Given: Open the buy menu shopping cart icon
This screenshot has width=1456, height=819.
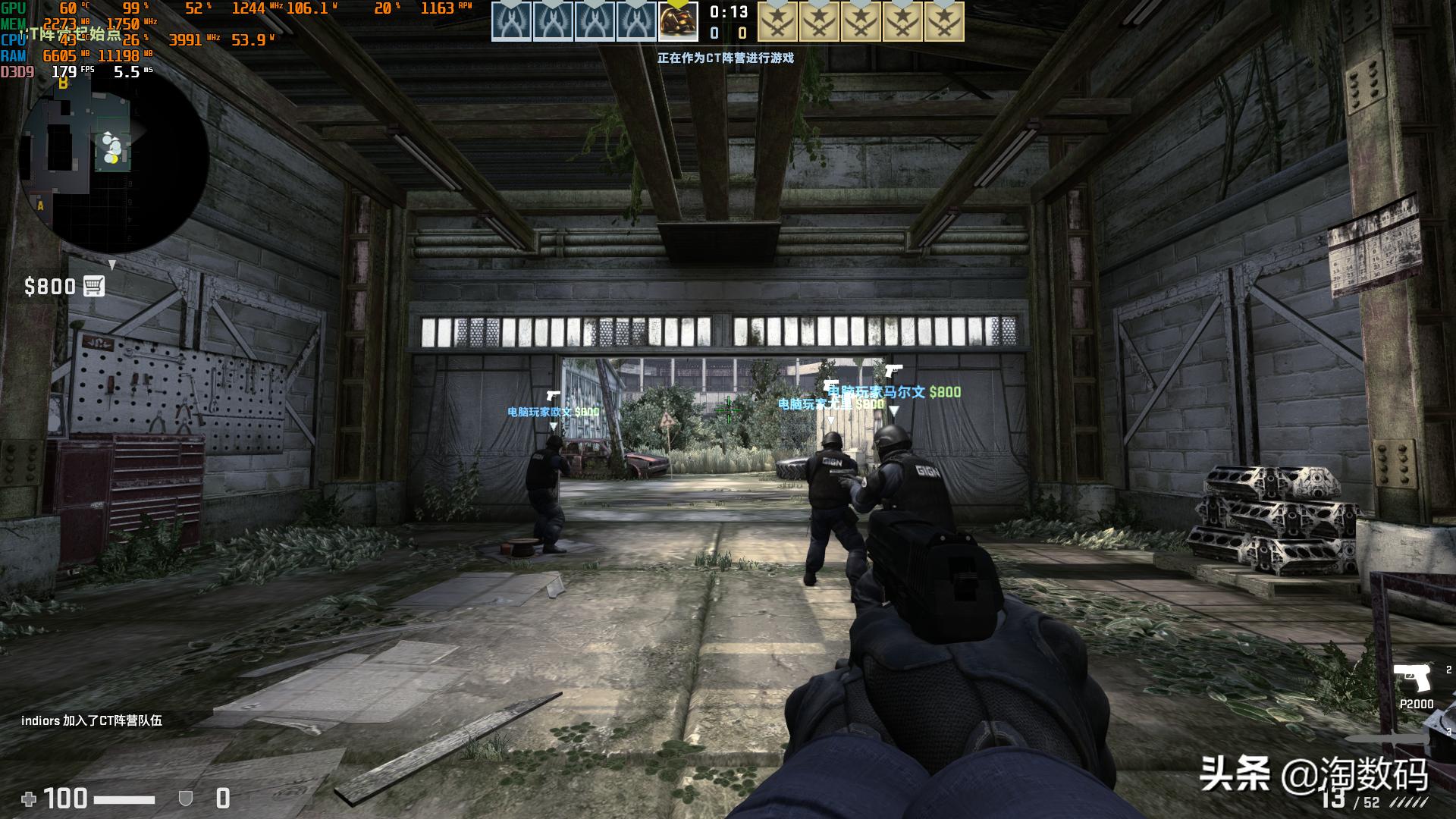Looking at the screenshot, I should coord(94,286).
